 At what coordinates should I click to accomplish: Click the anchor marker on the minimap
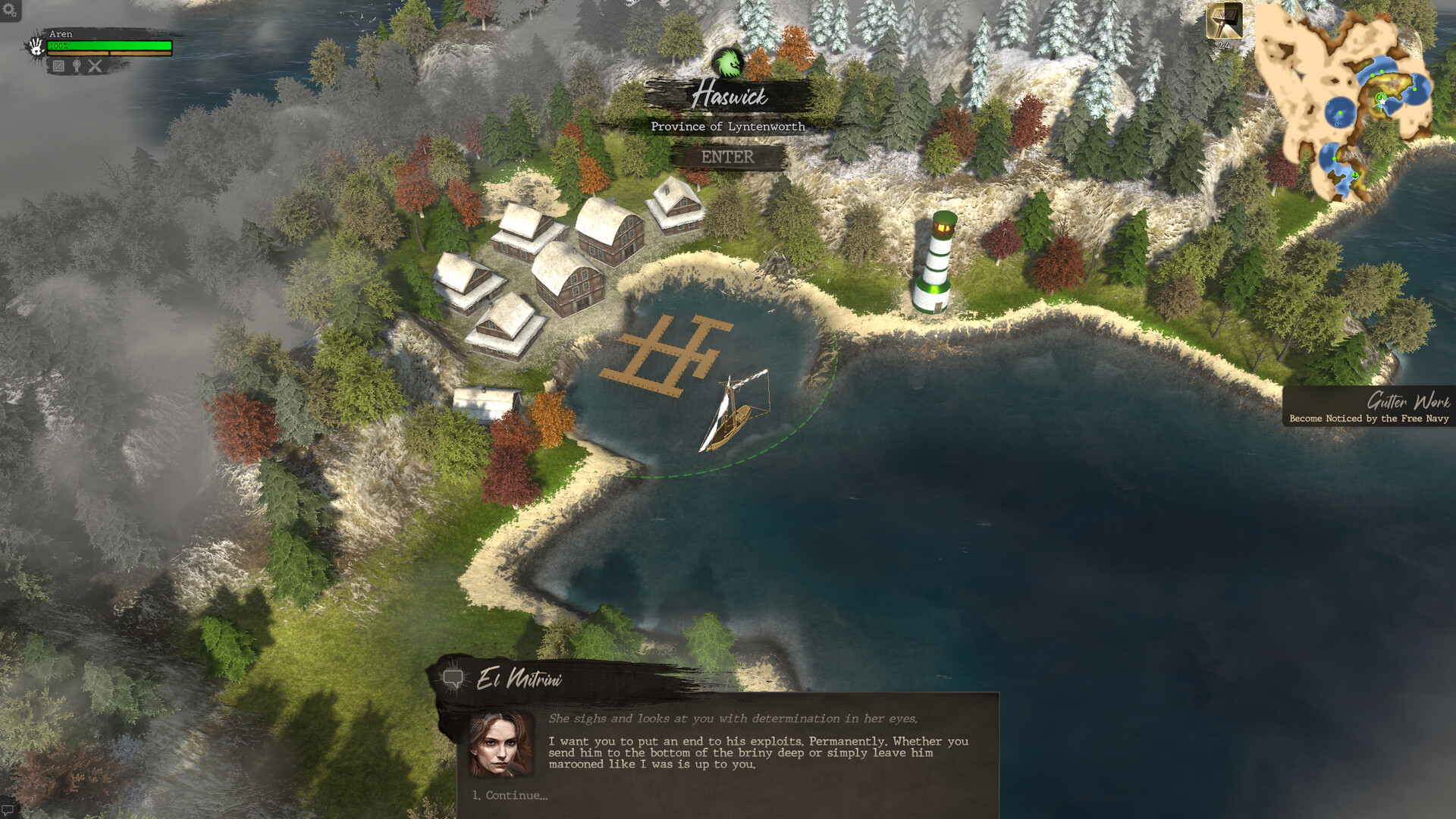coord(1355,174)
